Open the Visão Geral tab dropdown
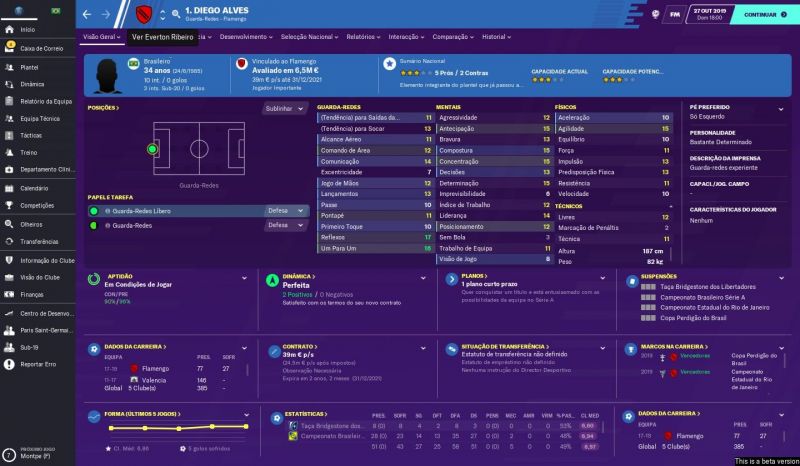 point(101,36)
